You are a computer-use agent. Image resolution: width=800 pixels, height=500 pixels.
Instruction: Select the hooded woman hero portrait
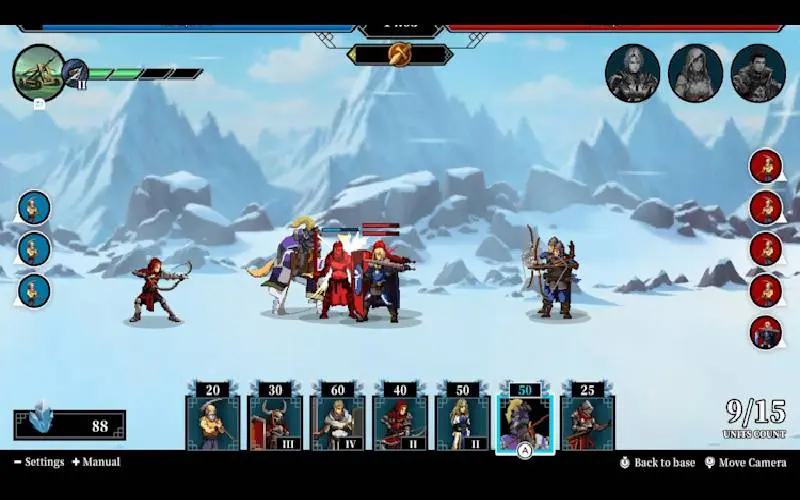[x=695, y=73]
